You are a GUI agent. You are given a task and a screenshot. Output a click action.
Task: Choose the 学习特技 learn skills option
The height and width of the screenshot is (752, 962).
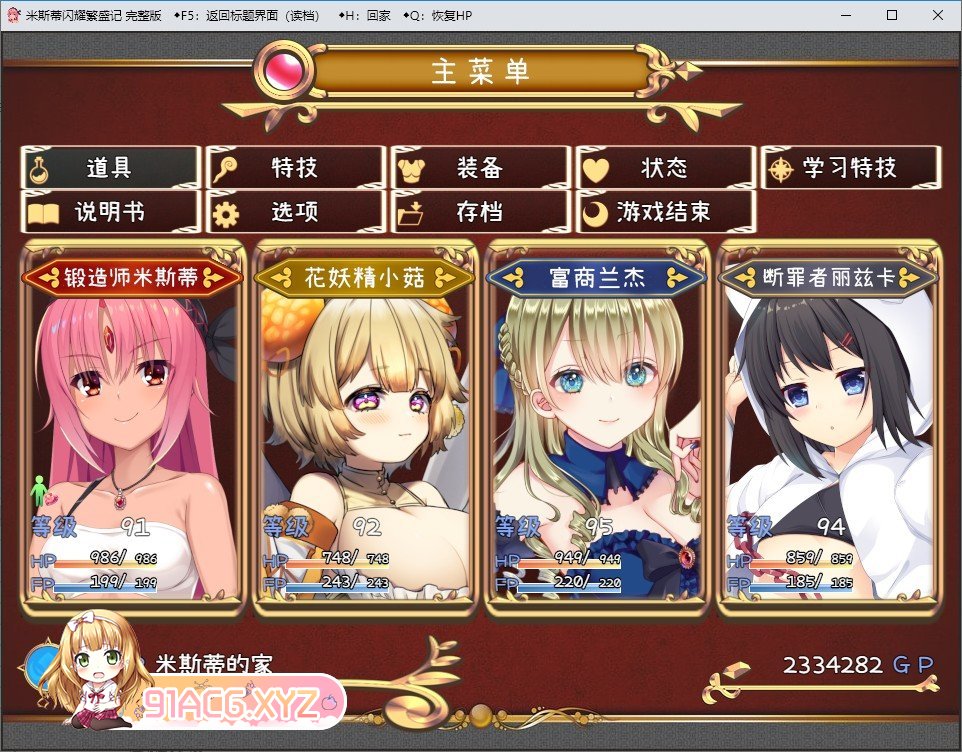pos(851,168)
